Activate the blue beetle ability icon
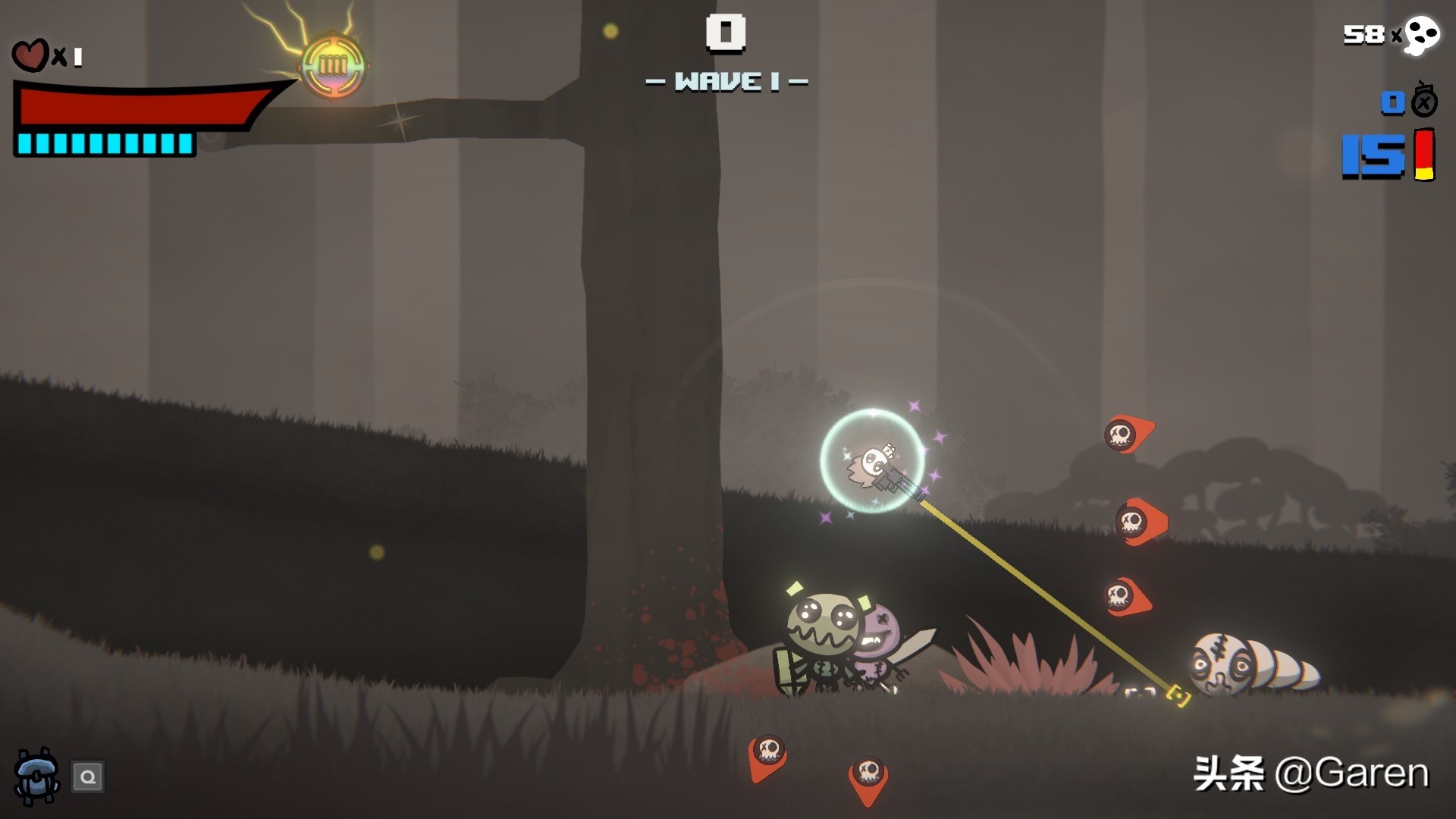Screen dimensions: 1456x819 click(x=36, y=776)
